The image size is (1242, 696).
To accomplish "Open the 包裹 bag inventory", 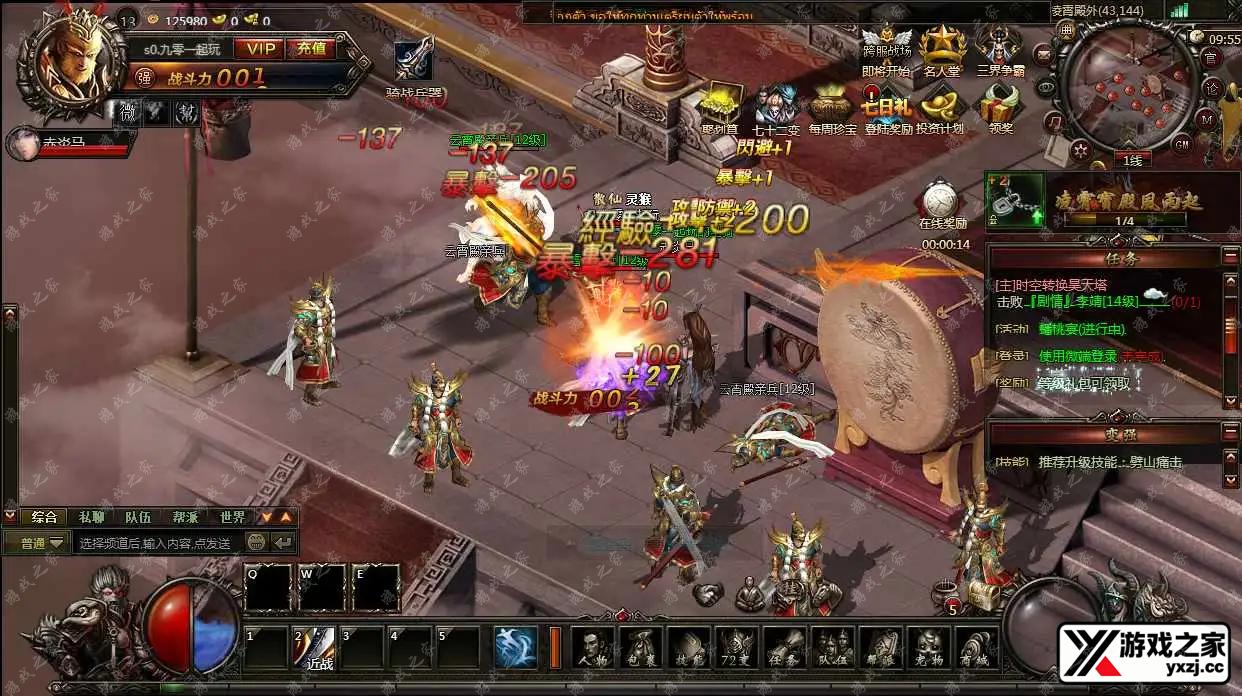I will (639, 647).
